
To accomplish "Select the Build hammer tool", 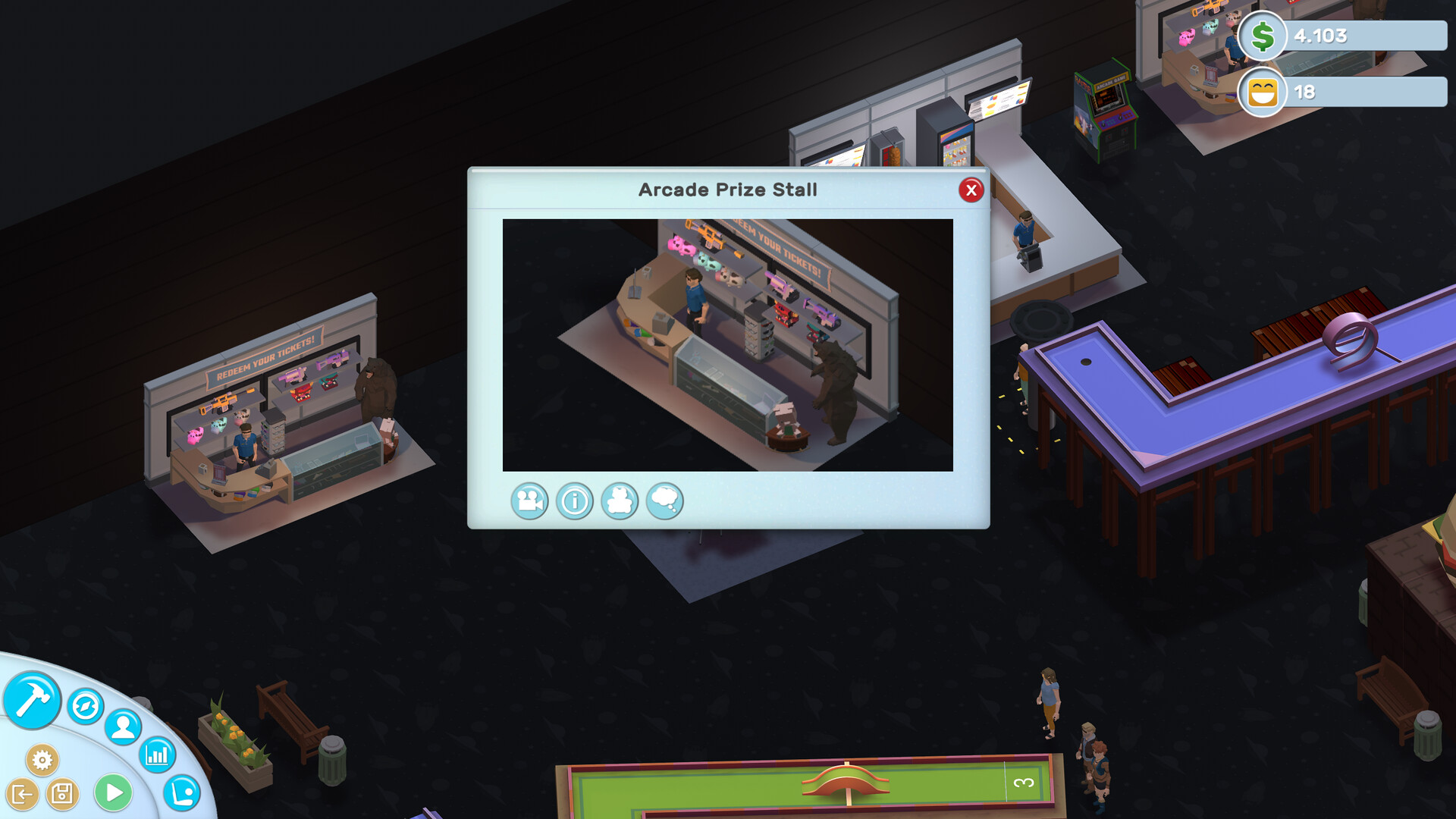I will point(31,701).
